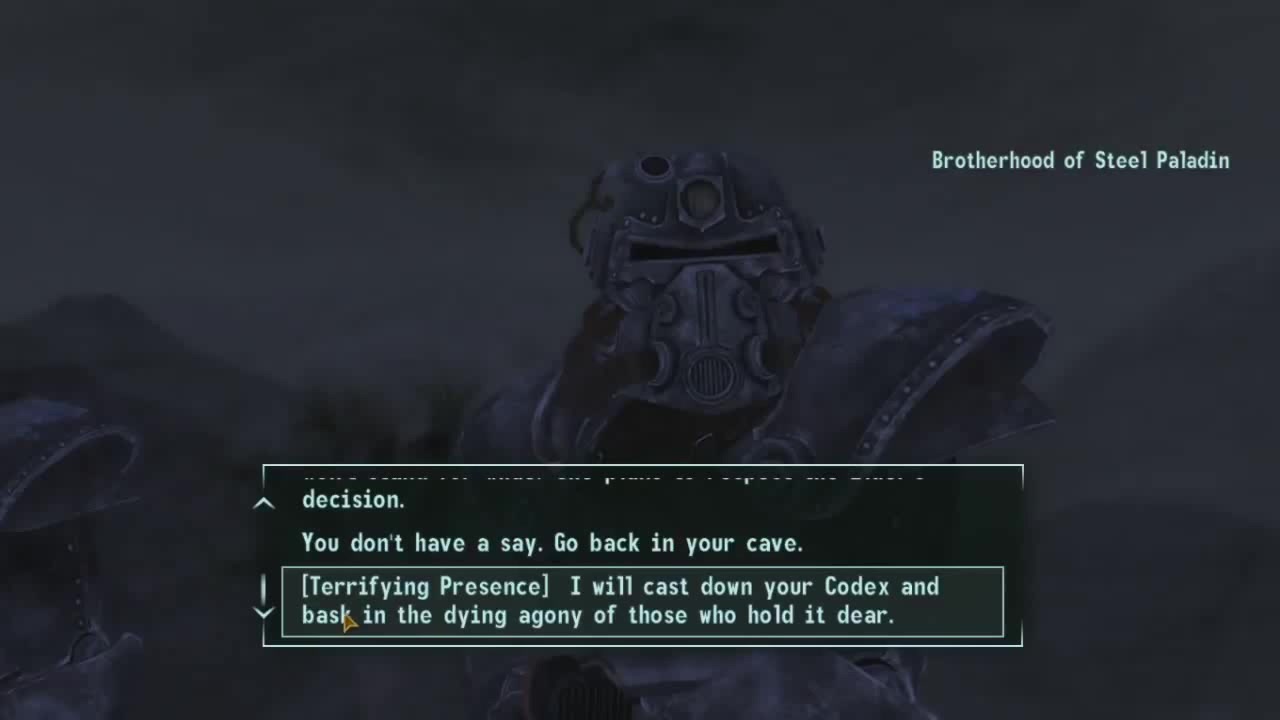Select "You don't have a say" reply
Image resolution: width=1280 pixels, height=720 pixels.
tap(552, 543)
